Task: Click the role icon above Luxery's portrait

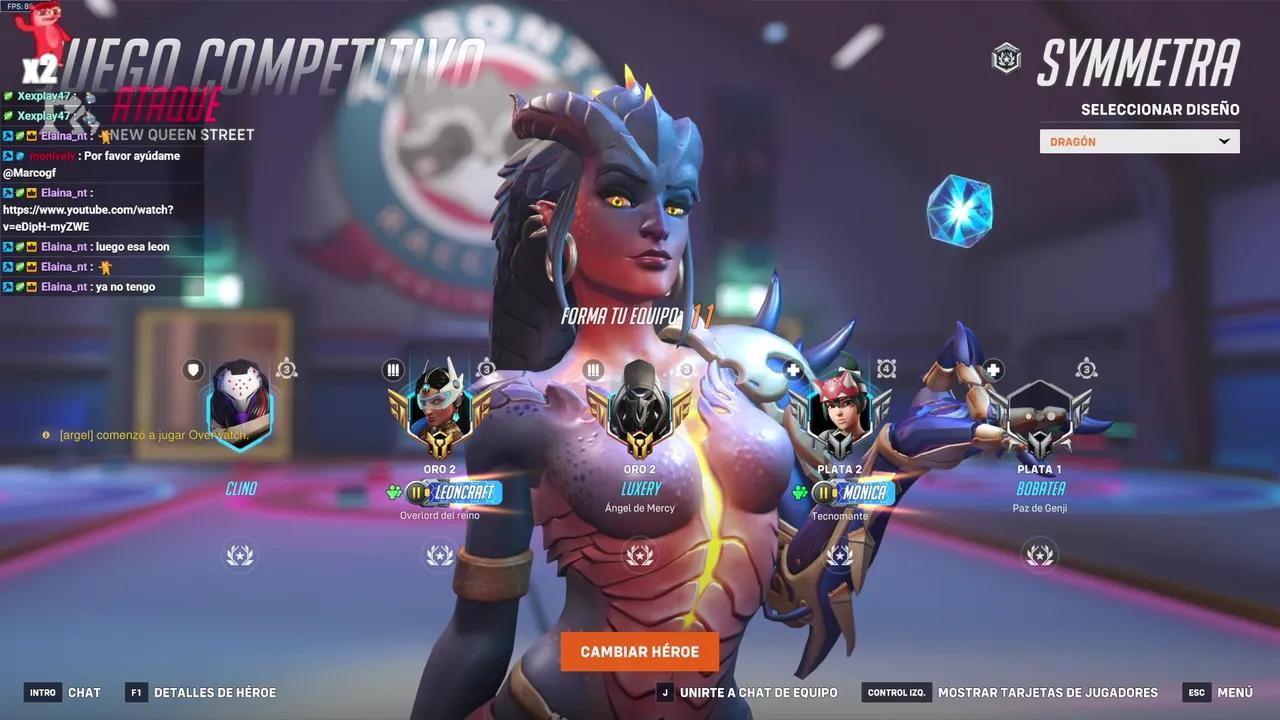Action: 591,369
